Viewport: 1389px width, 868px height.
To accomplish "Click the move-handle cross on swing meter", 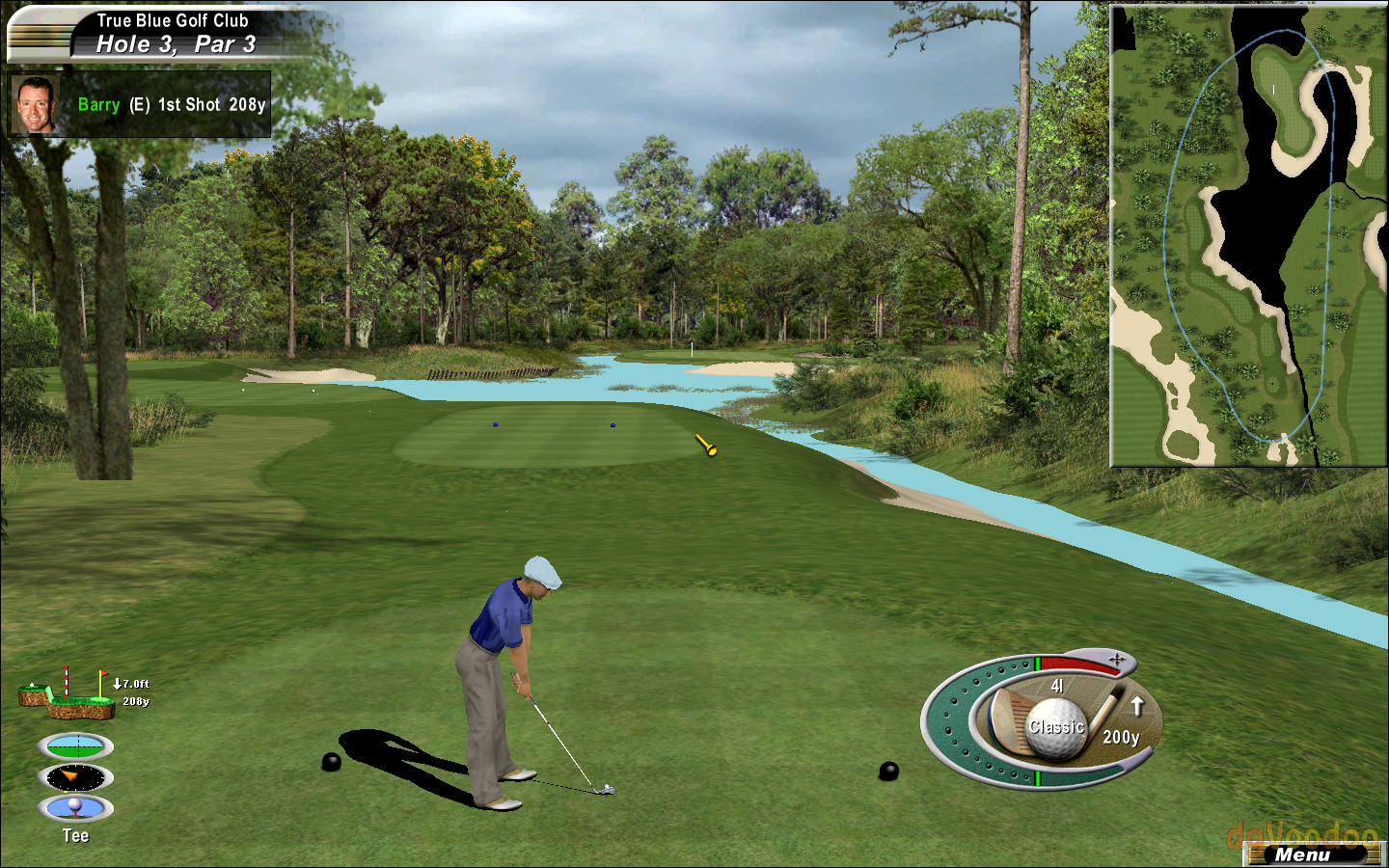I will tap(1117, 660).
